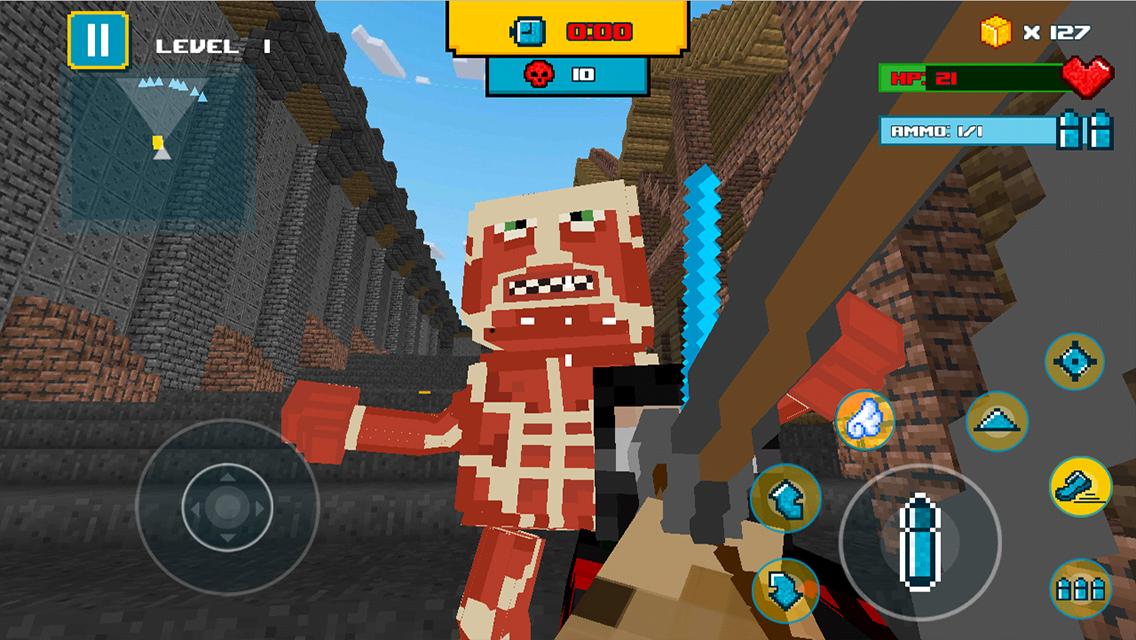Tap the lower blue curved arrow button
The height and width of the screenshot is (640, 1136).
785,589
